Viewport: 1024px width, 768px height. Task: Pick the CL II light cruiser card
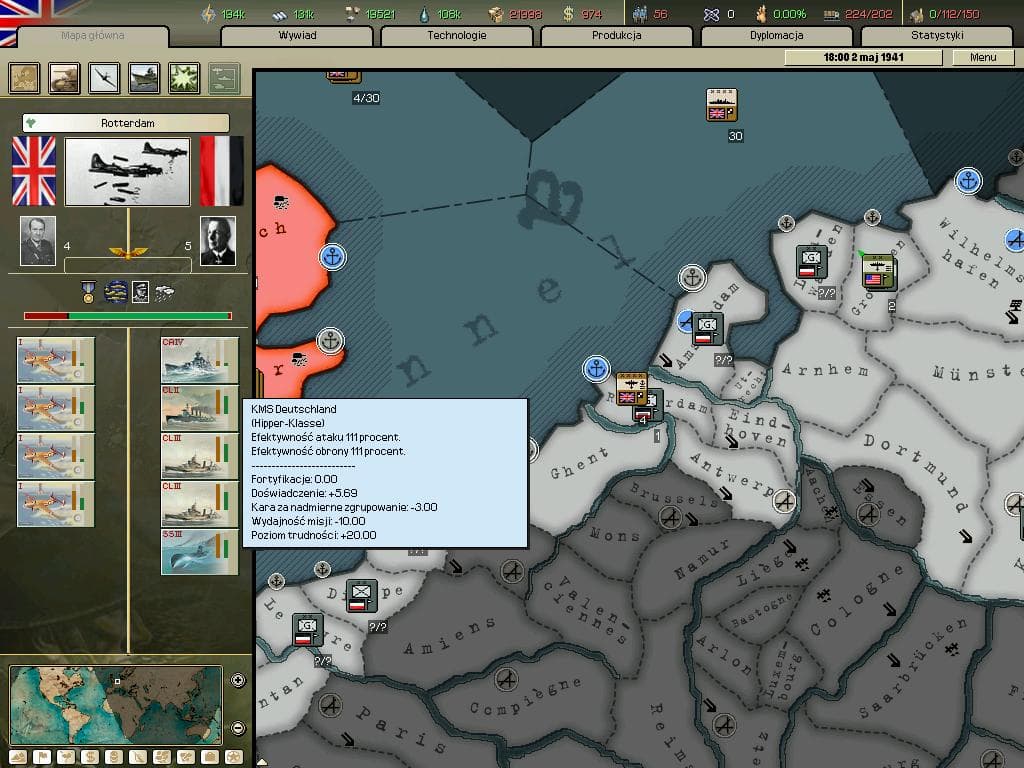point(200,408)
